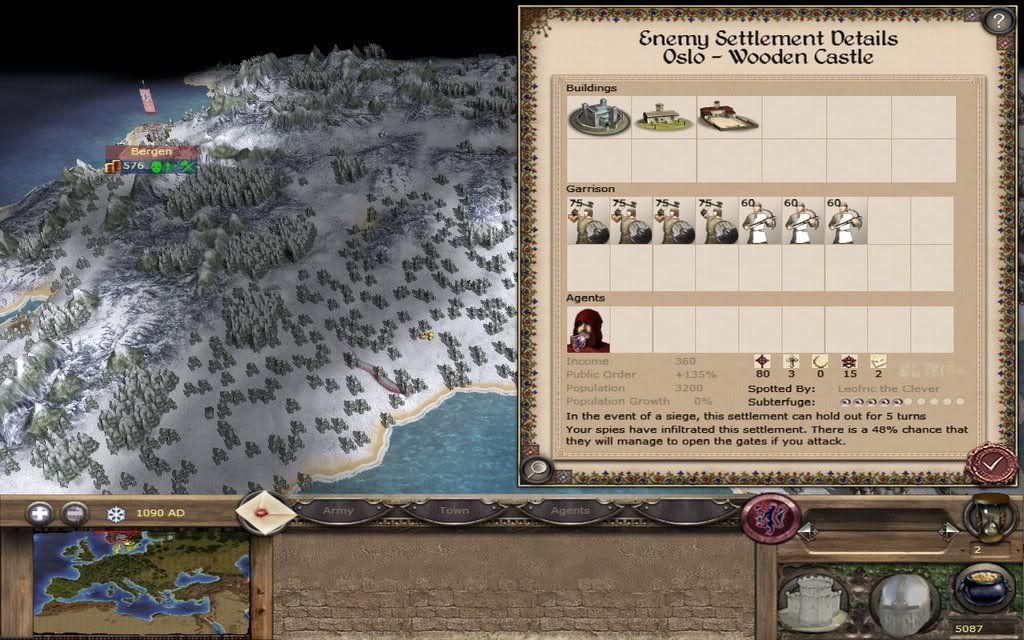This screenshot has width=1024, height=640.
Task: Click the minimap plus zoom button
Action: [x=41, y=514]
